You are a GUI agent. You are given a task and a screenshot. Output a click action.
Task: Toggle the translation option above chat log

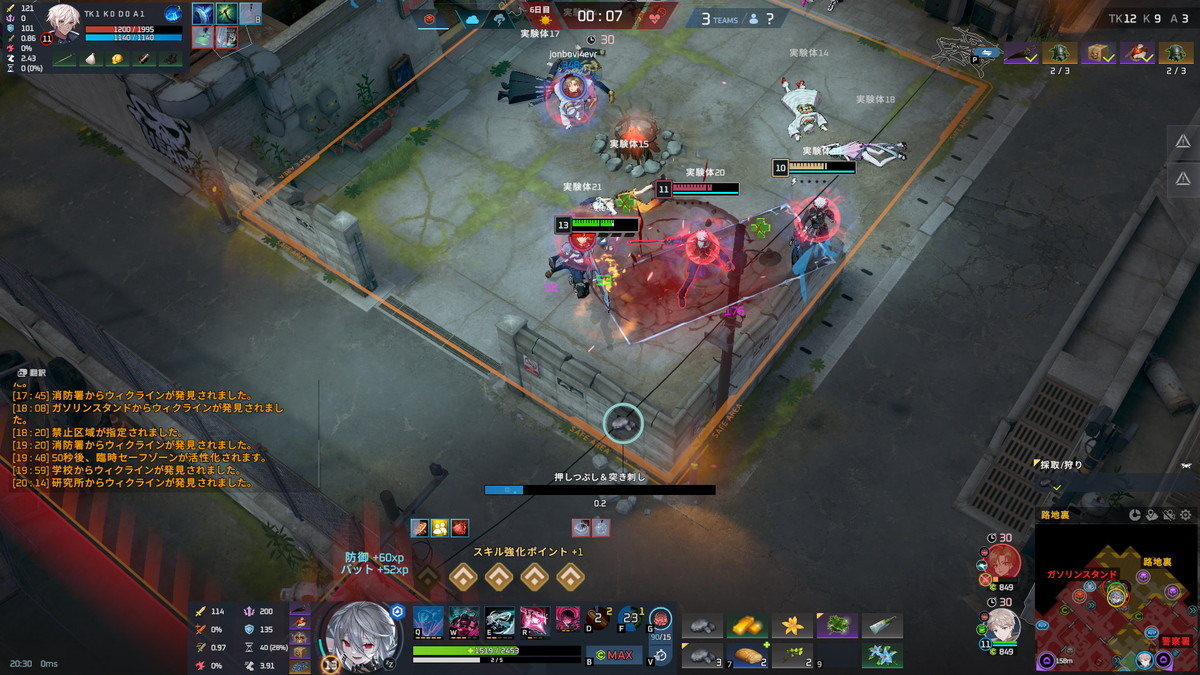click(30, 371)
